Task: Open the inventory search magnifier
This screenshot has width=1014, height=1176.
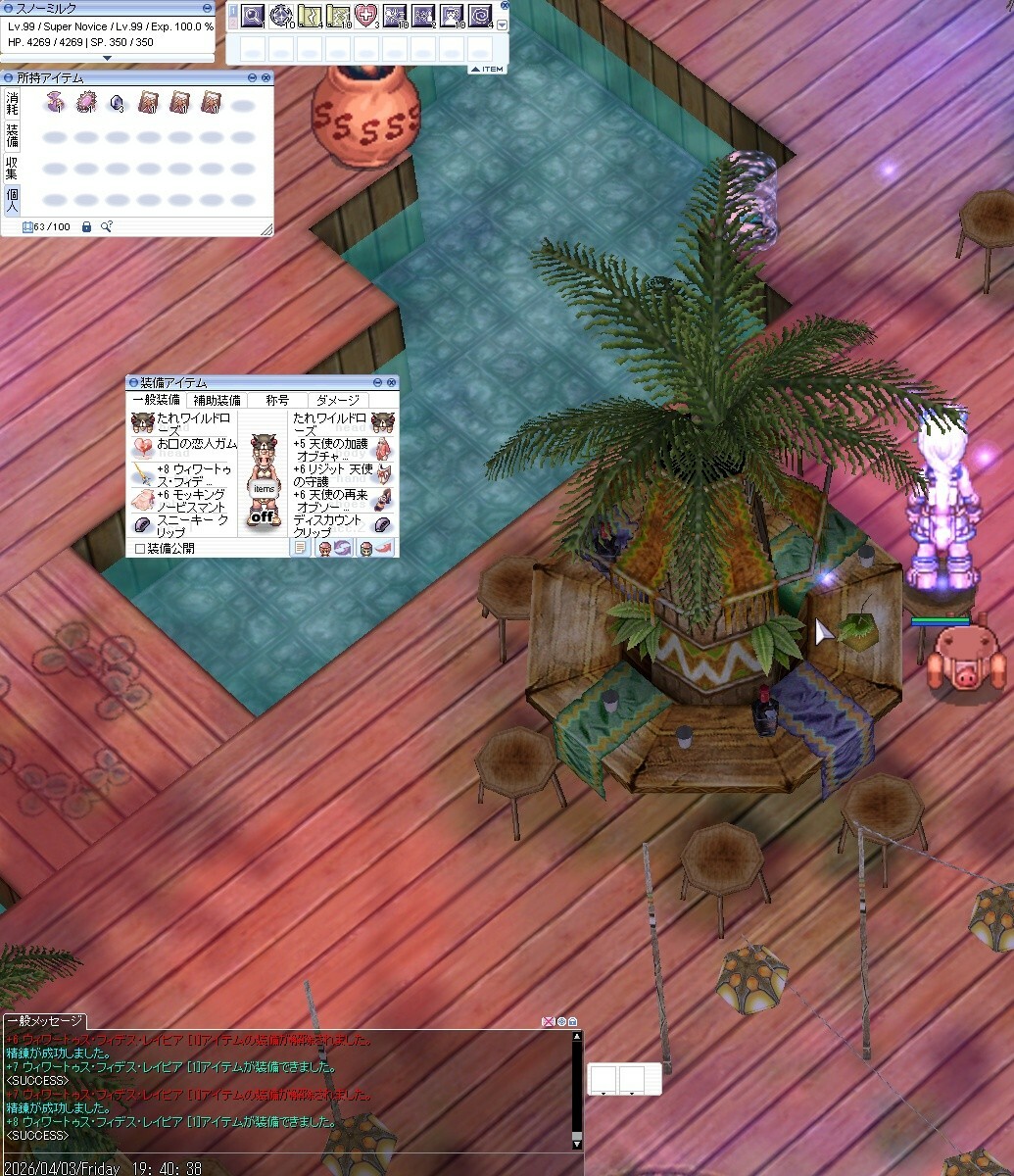Action: tap(106, 227)
